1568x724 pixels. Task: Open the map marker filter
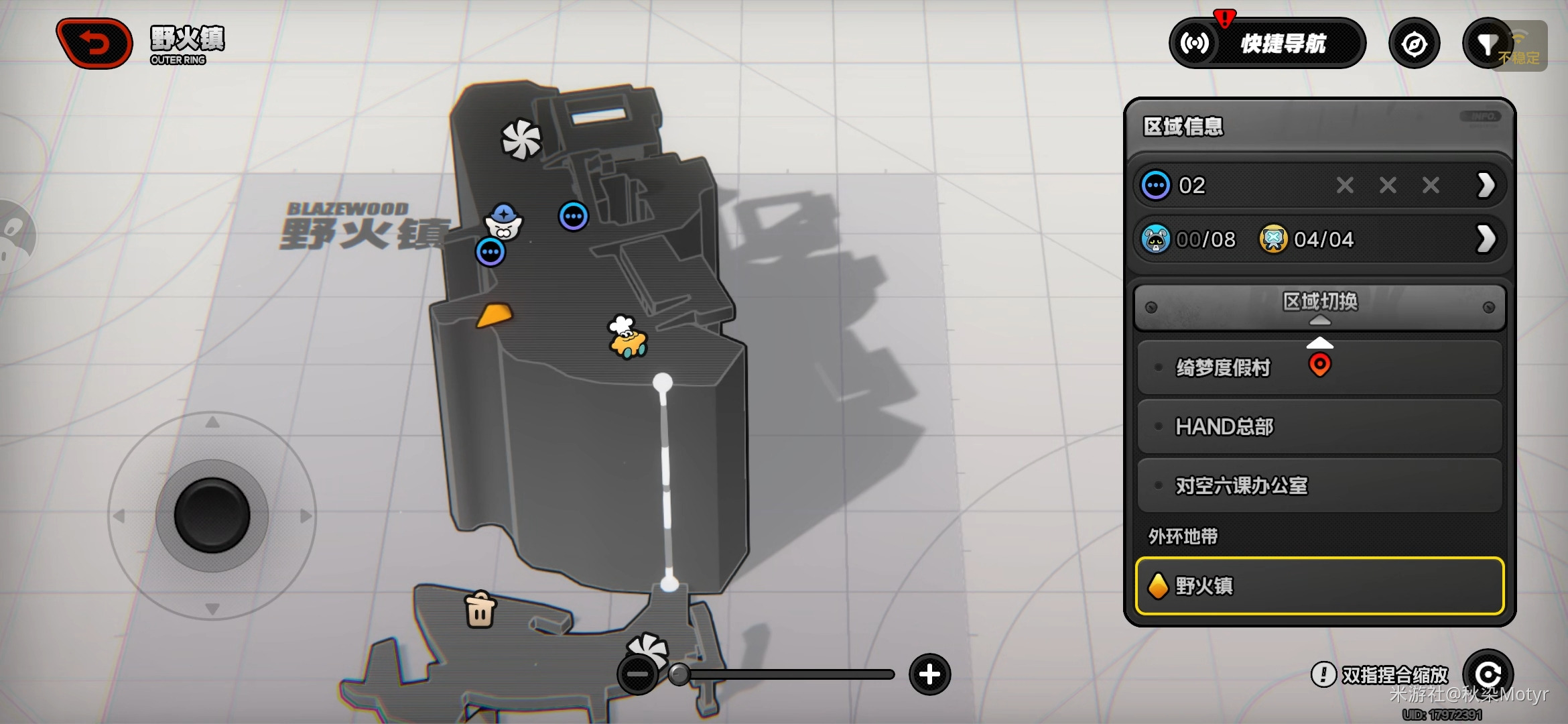click(x=1487, y=44)
